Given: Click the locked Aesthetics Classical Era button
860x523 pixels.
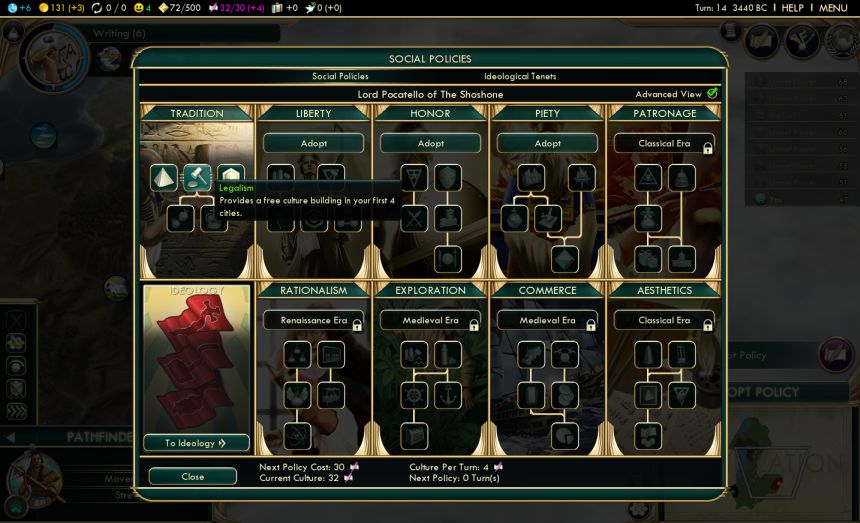Looking at the screenshot, I should 664,321.
